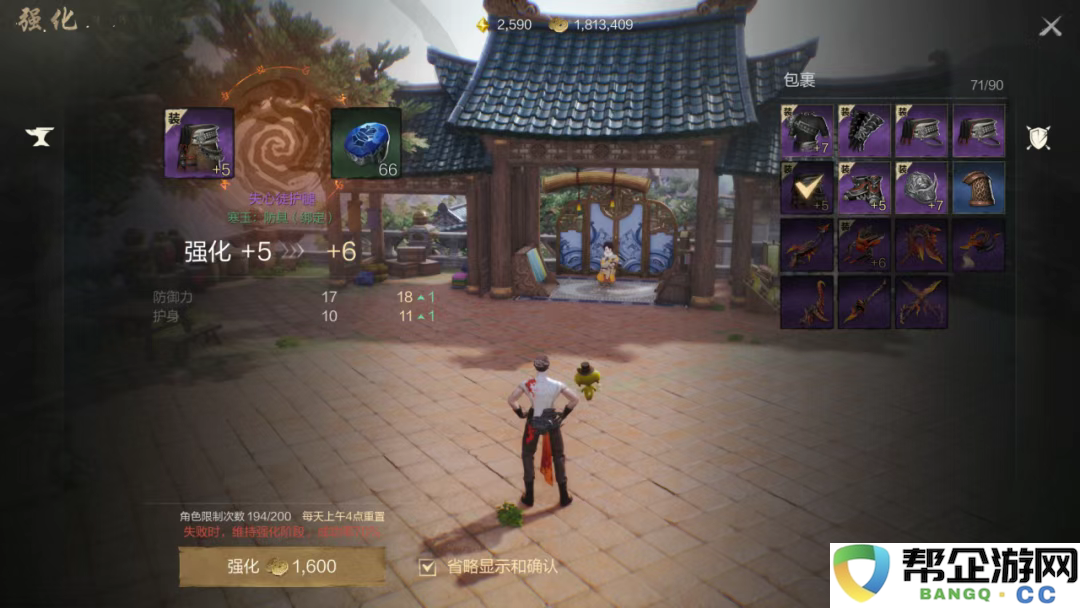Toggle the 省略显示和确认 checkbox
Viewport: 1080px width, 608px height.
(428, 567)
